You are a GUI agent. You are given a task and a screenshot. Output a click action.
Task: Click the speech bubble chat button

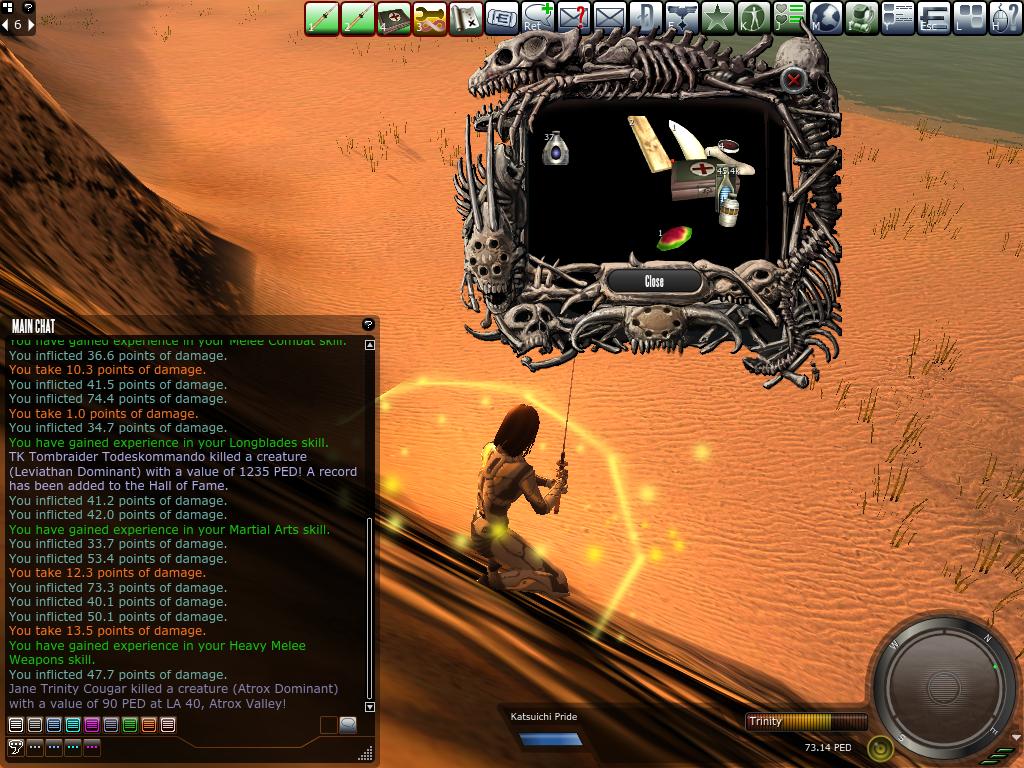pyautogui.click(x=348, y=725)
